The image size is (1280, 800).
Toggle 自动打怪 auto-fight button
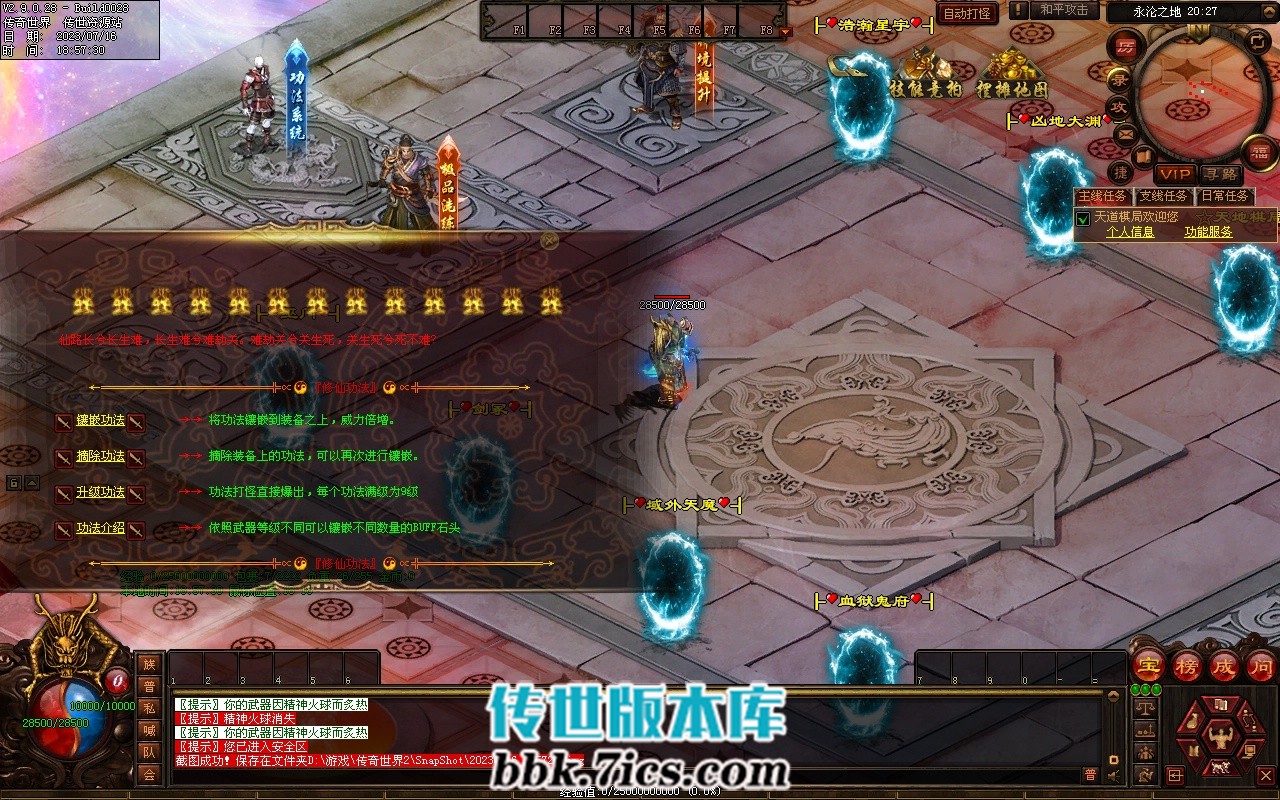(x=967, y=14)
